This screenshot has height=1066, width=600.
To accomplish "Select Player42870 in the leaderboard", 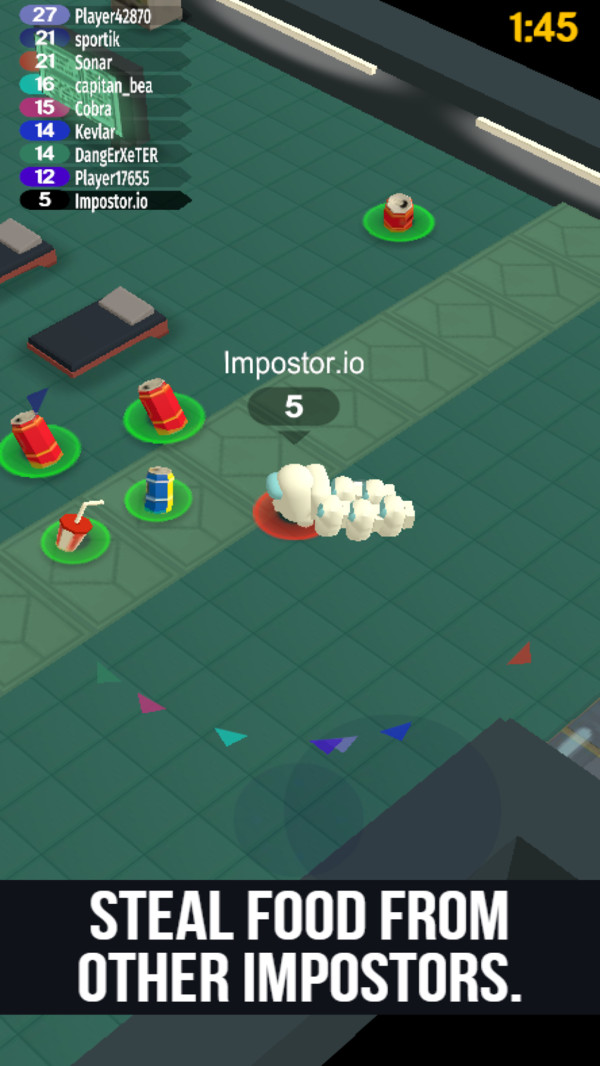I will pos(104,15).
